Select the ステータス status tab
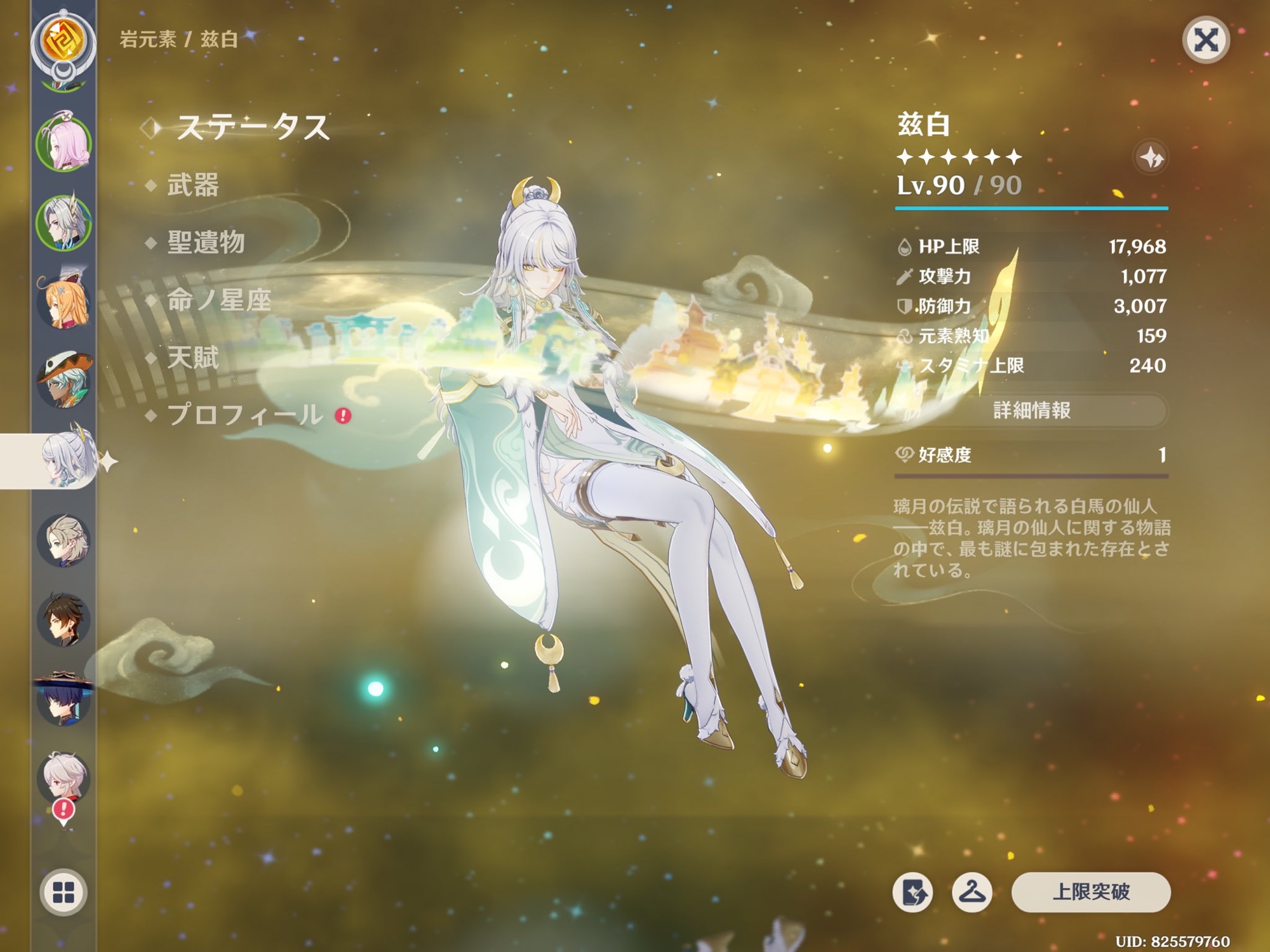1270x952 pixels. tap(252, 128)
